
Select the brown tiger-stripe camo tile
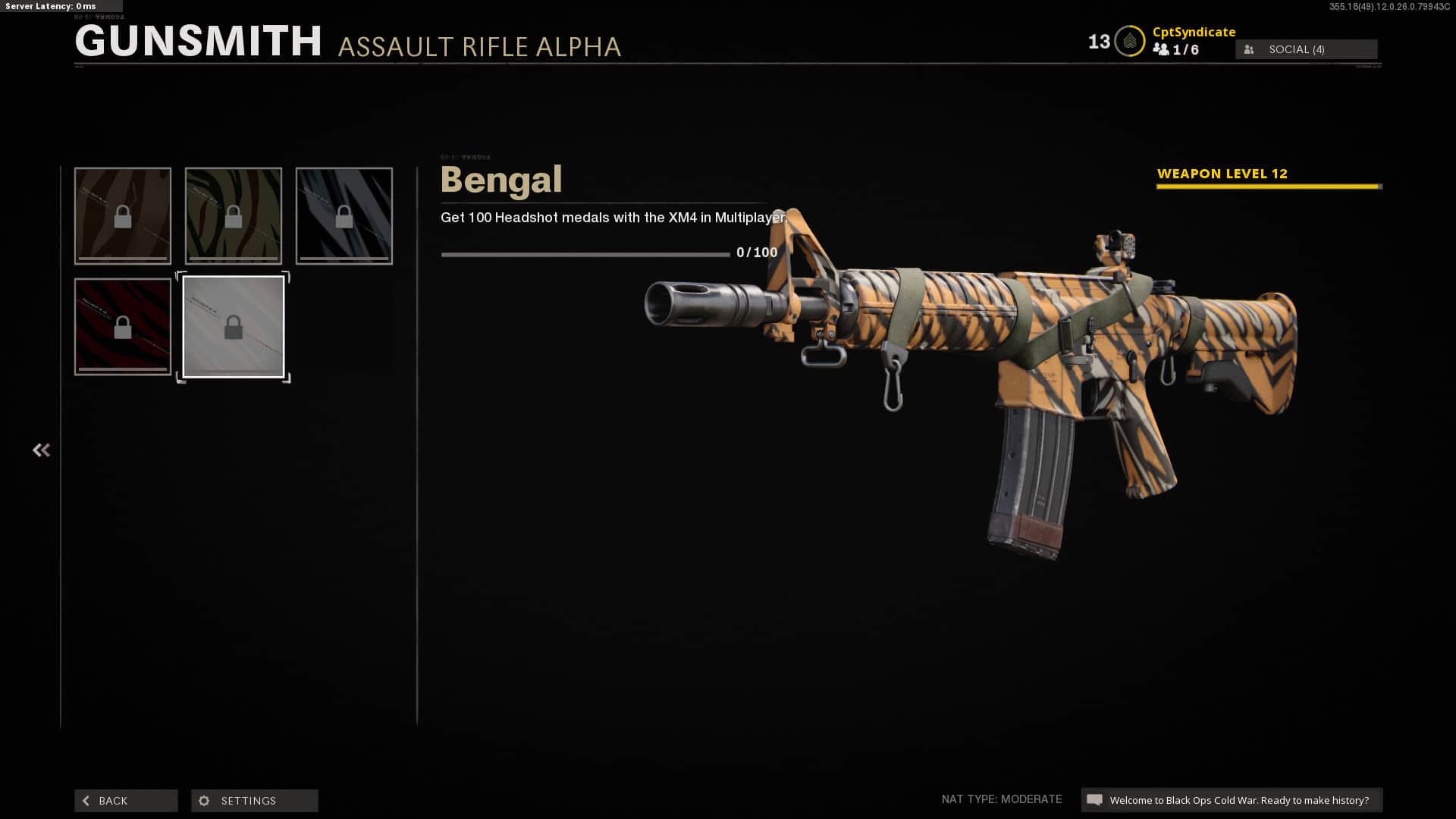click(123, 216)
